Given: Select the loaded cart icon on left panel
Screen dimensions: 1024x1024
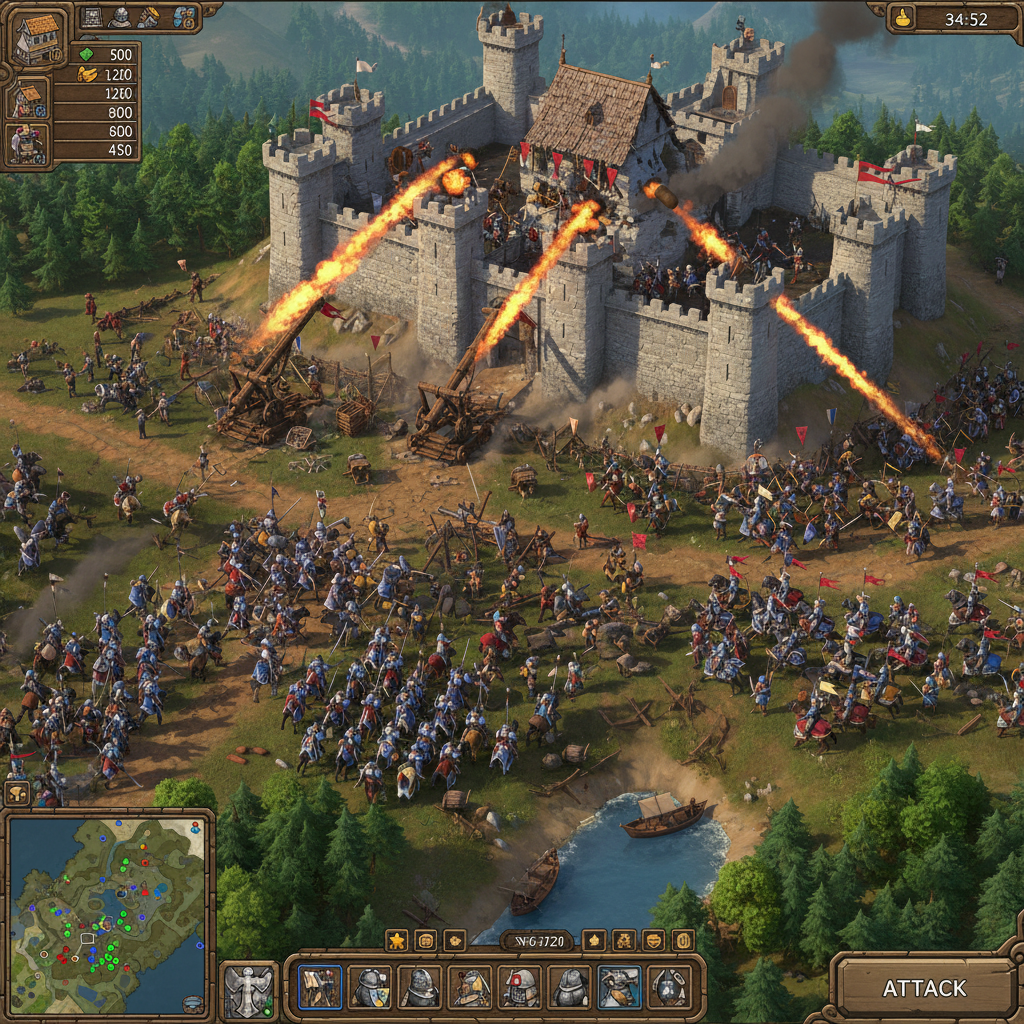Looking at the screenshot, I should point(27,143).
